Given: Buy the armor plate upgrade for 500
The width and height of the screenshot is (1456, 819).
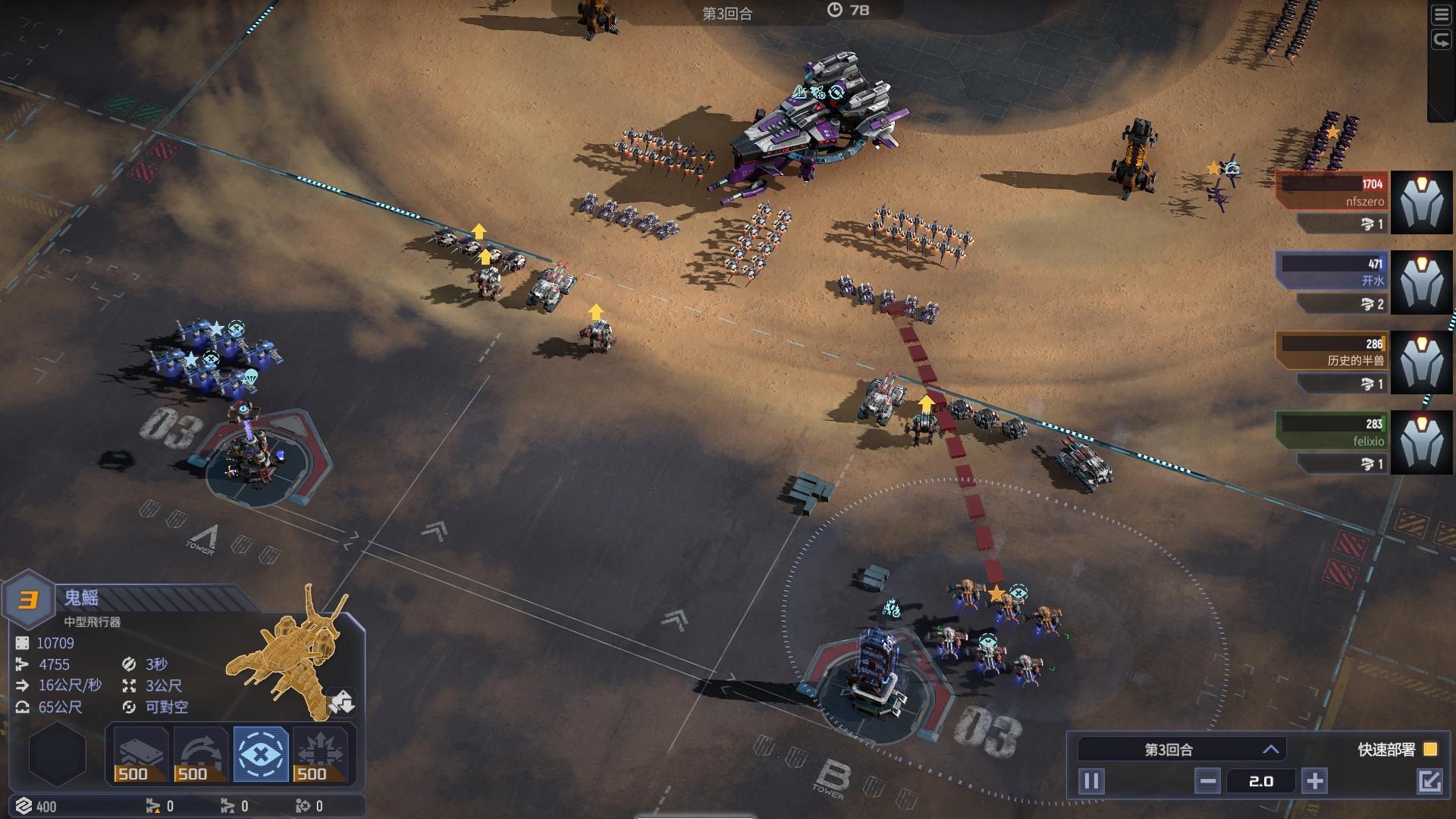Looking at the screenshot, I should 140,754.
